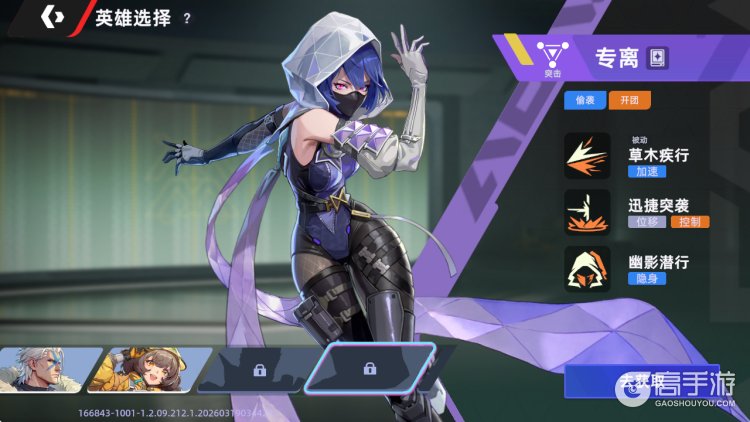
Task: Click the purple button at the bottom right
Action: [x=640, y=382]
